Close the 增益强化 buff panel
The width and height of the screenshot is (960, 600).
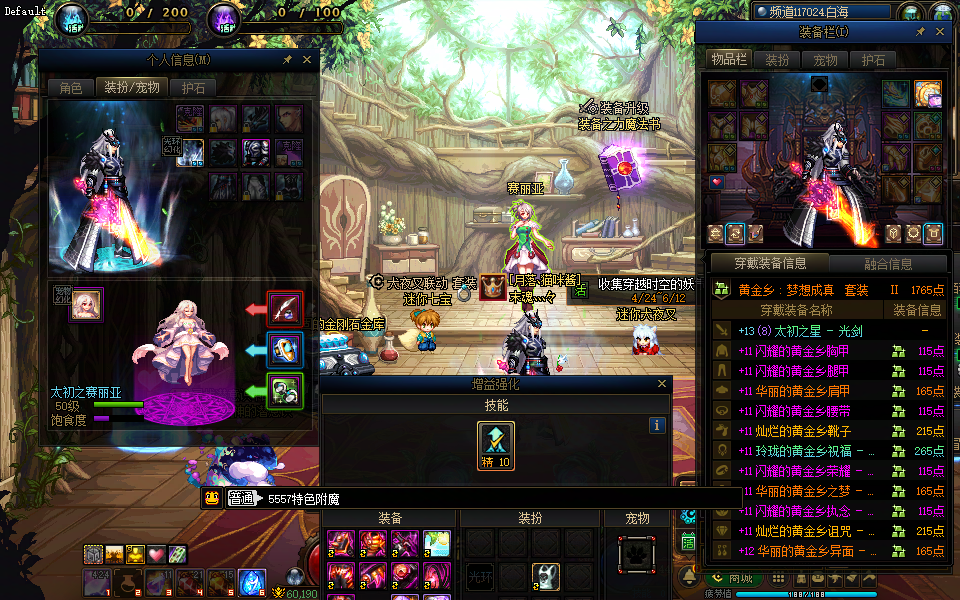click(x=662, y=384)
